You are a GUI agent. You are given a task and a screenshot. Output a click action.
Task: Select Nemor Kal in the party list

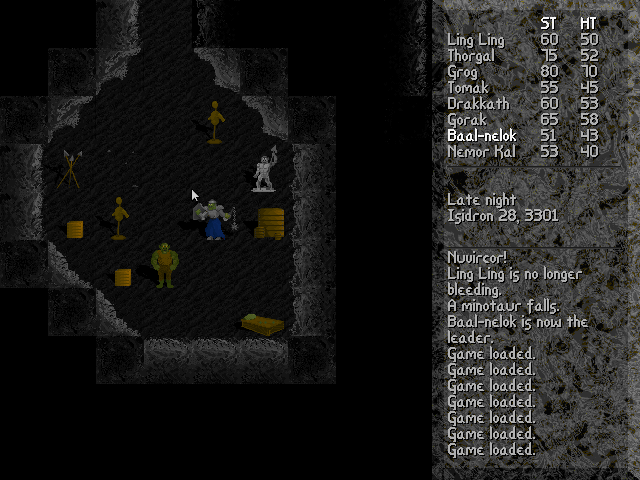480,152
